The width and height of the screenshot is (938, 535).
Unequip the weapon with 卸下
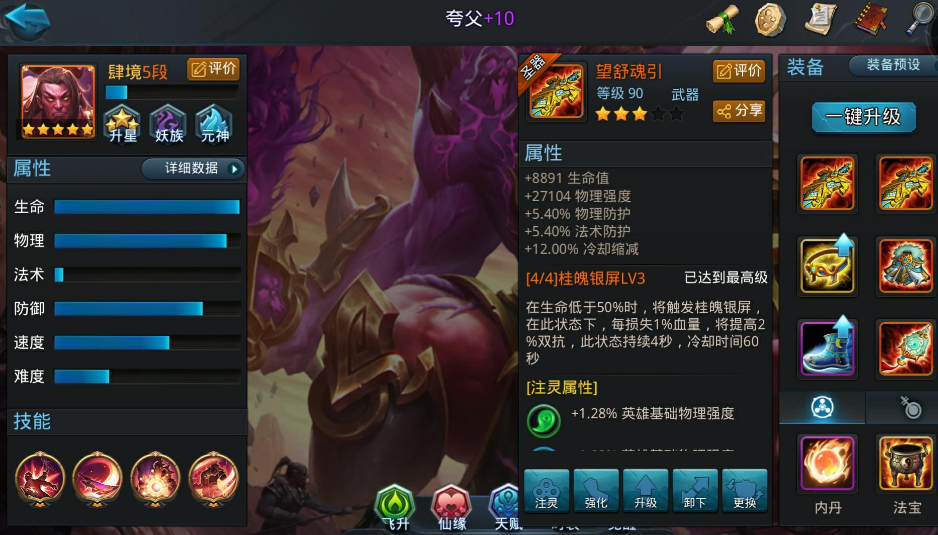click(695, 491)
